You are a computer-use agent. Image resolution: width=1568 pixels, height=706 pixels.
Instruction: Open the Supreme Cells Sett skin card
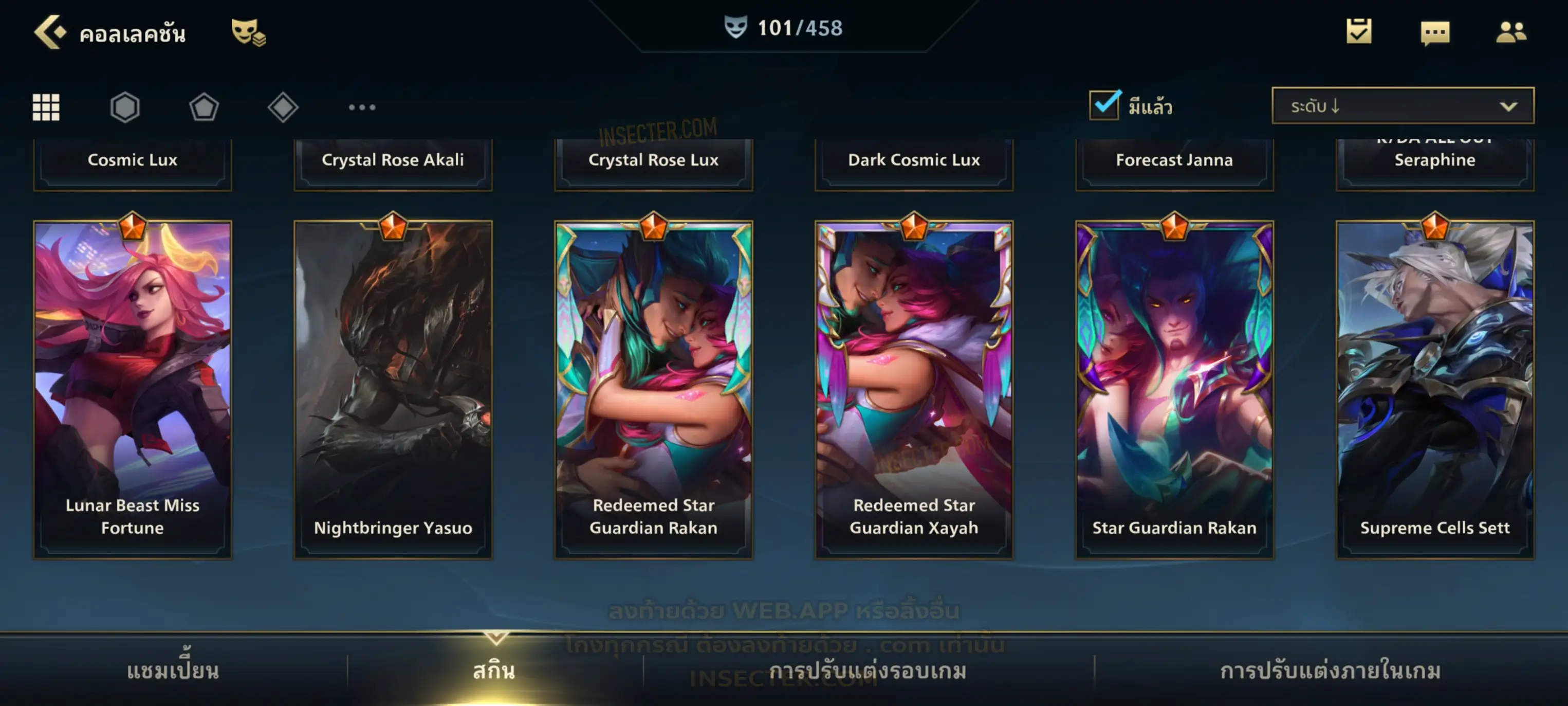click(1435, 390)
